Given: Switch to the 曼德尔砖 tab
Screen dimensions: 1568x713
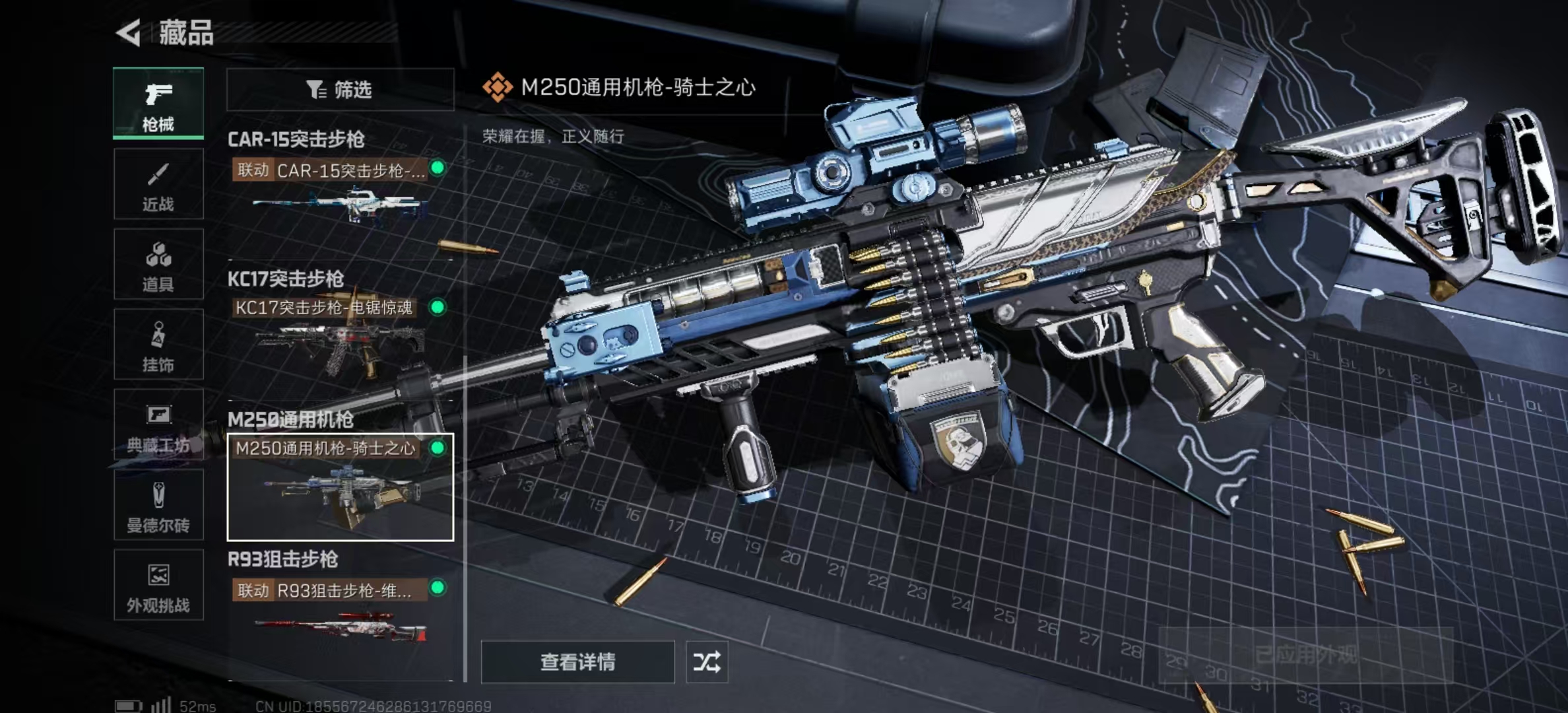Looking at the screenshot, I should 158,506.
